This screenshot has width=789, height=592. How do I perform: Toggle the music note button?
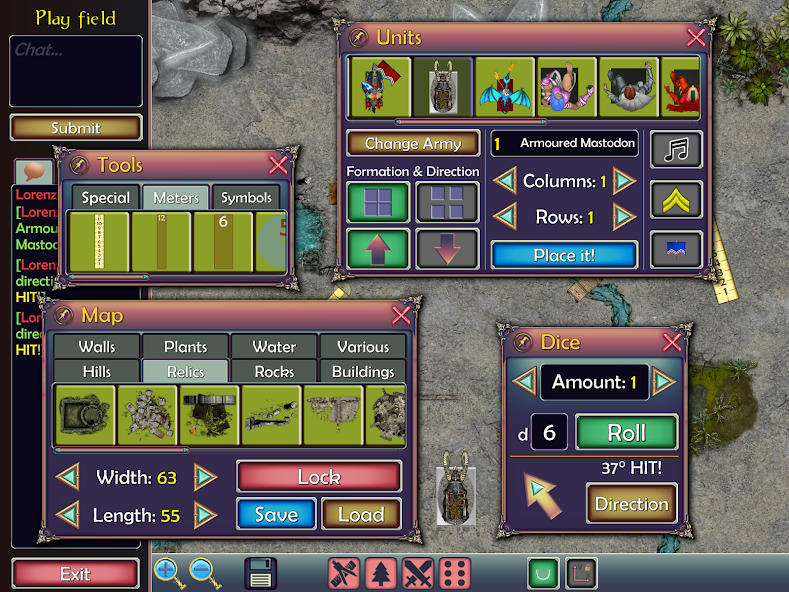pos(677,150)
